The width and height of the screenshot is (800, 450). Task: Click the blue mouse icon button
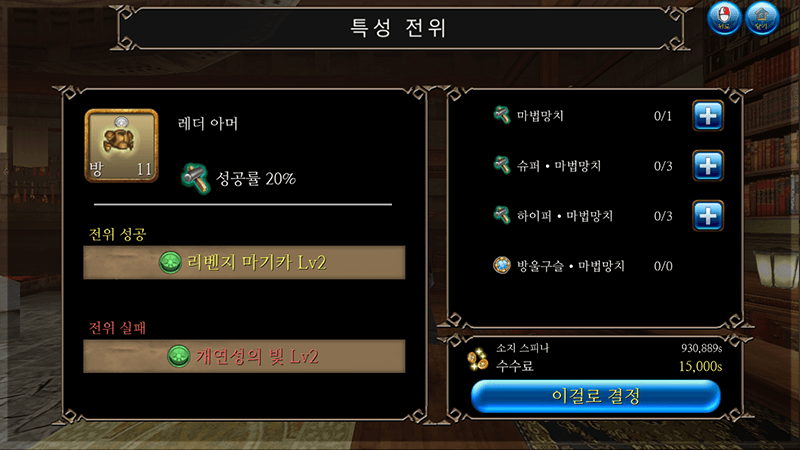click(x=725, y=18)
